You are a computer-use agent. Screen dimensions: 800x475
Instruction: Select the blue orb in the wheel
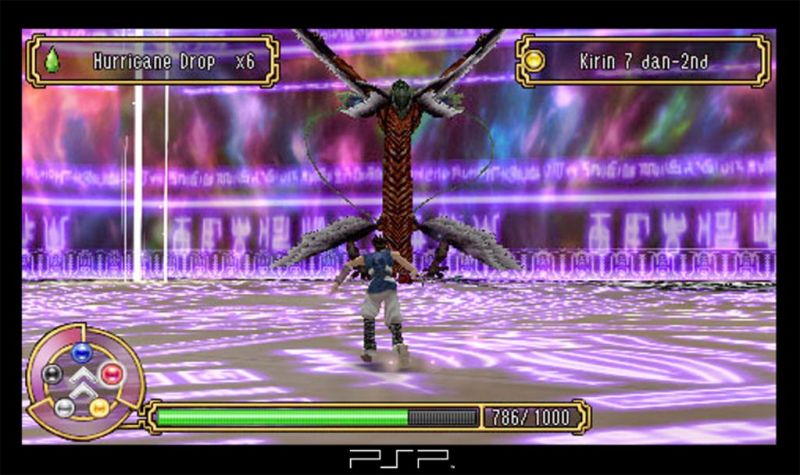tap(81, 352)
